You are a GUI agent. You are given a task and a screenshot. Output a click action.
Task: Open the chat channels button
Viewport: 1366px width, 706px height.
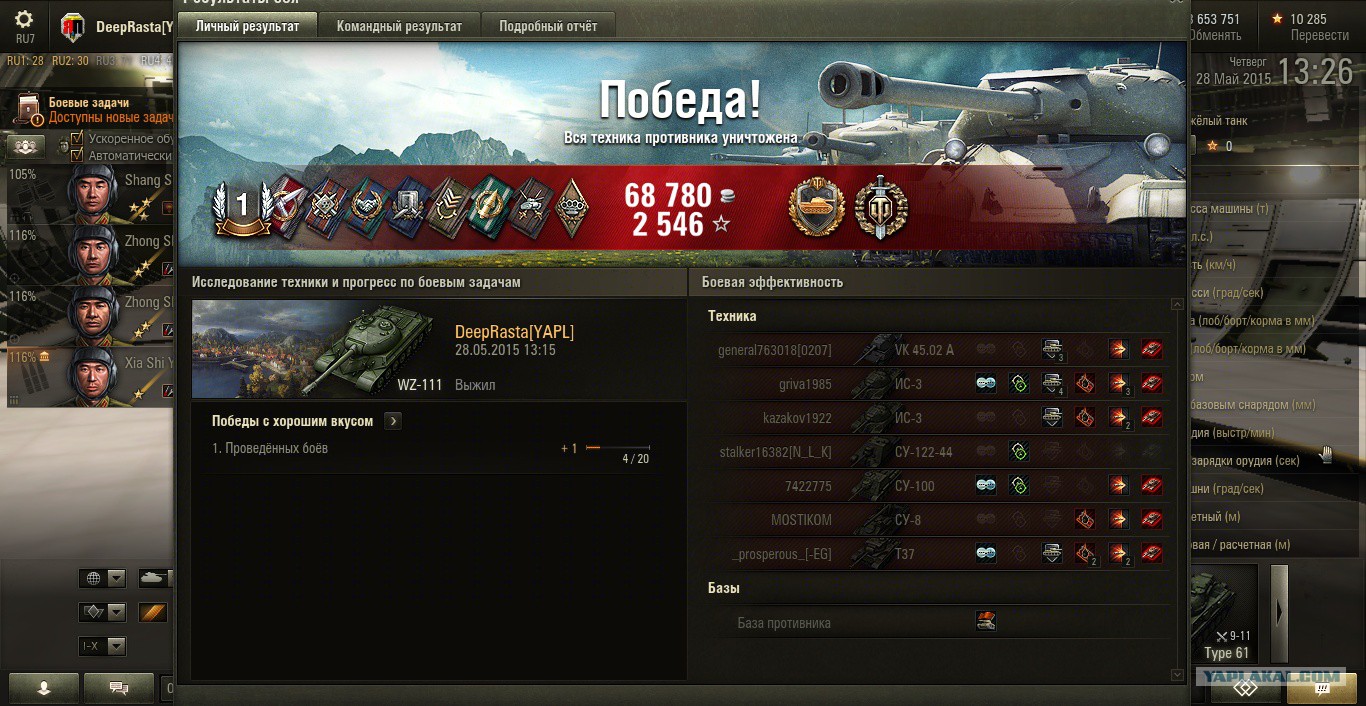[118, 688]
